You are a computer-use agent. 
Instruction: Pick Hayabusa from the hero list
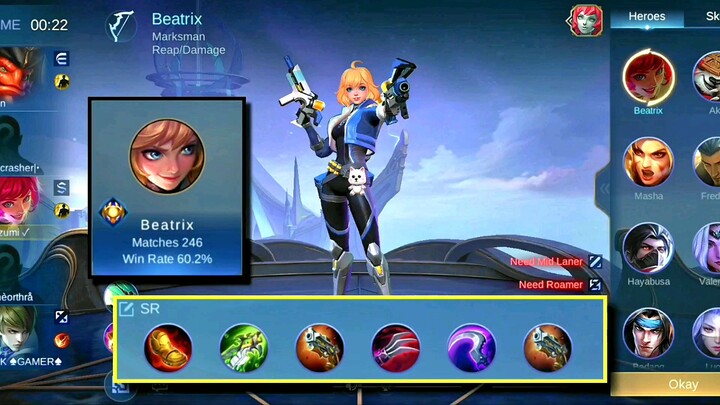(648, 248)
